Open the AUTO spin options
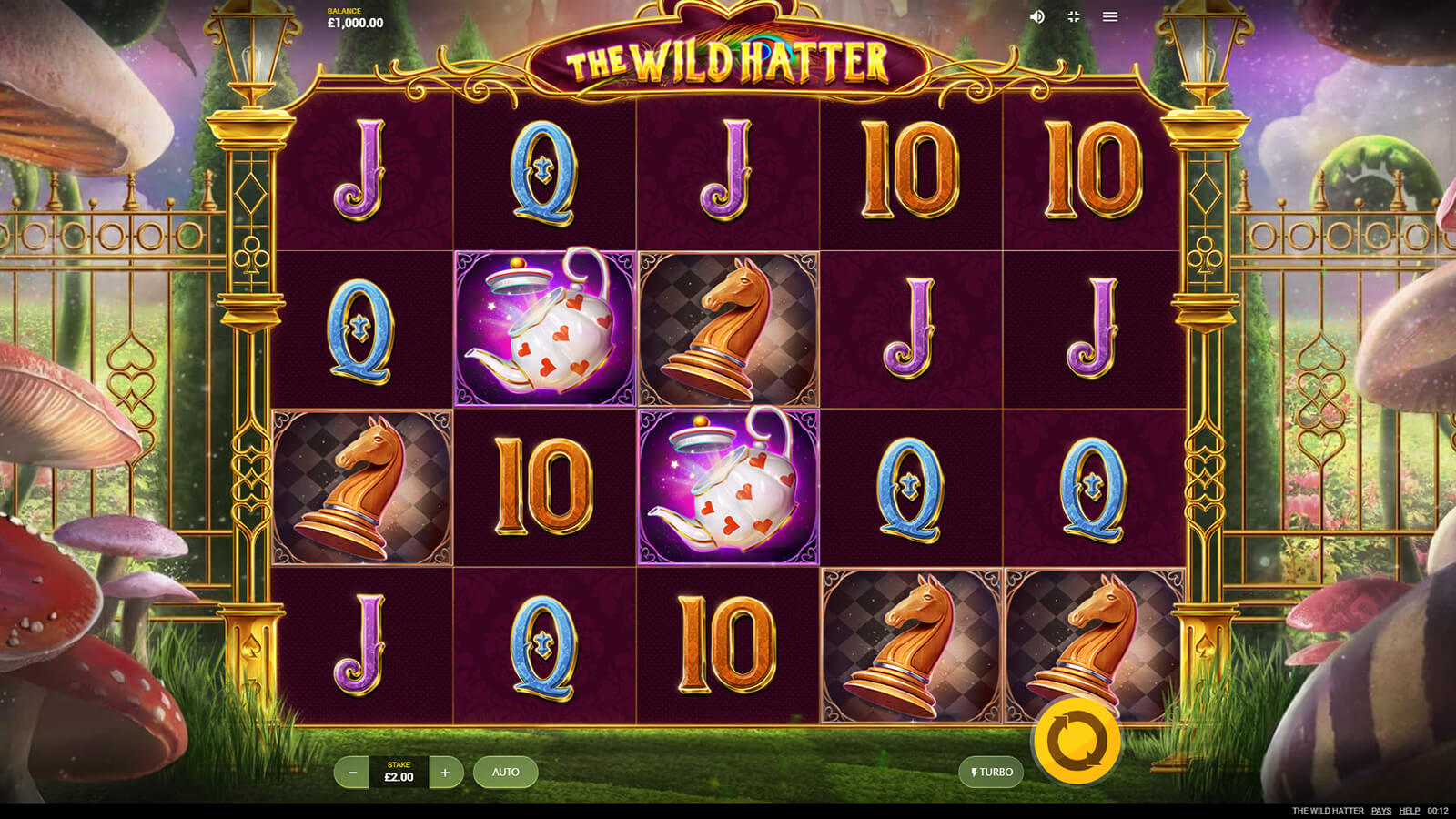The height and width of the screenshot is (819, 1456). [x=505, y=773]
